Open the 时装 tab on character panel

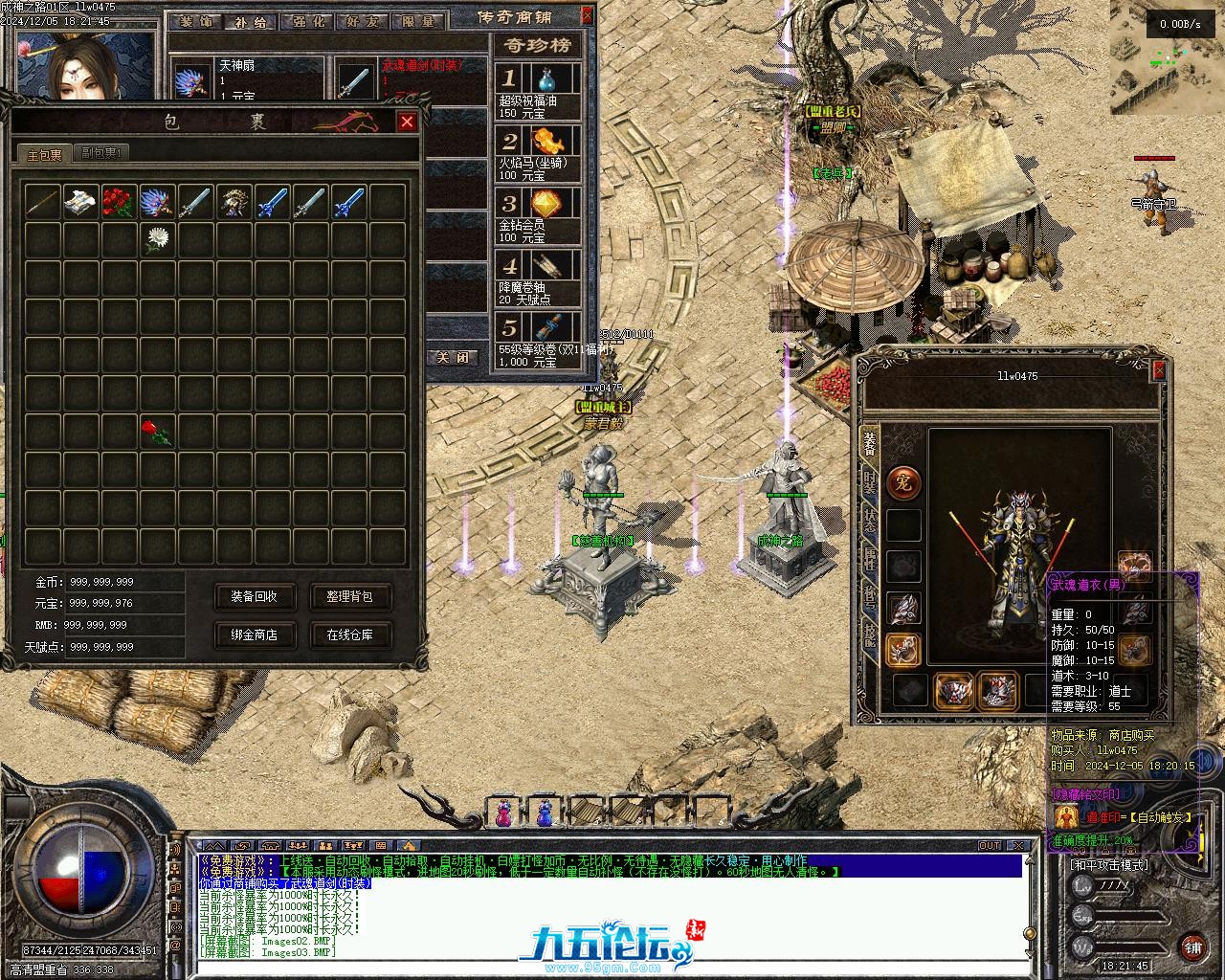(869, 483)
